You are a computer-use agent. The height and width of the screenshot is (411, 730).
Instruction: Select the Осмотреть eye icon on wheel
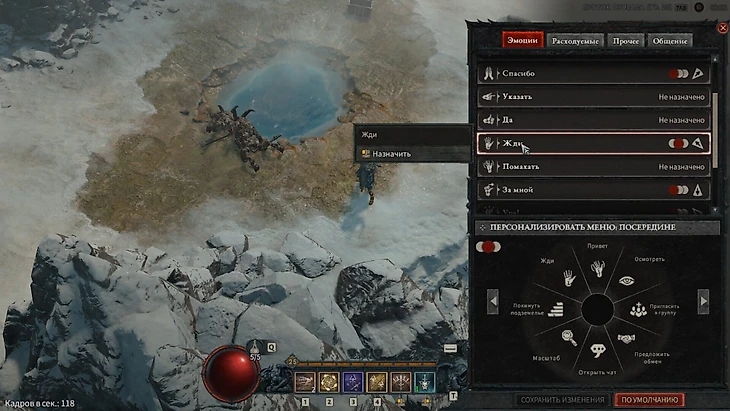(625, 283)
